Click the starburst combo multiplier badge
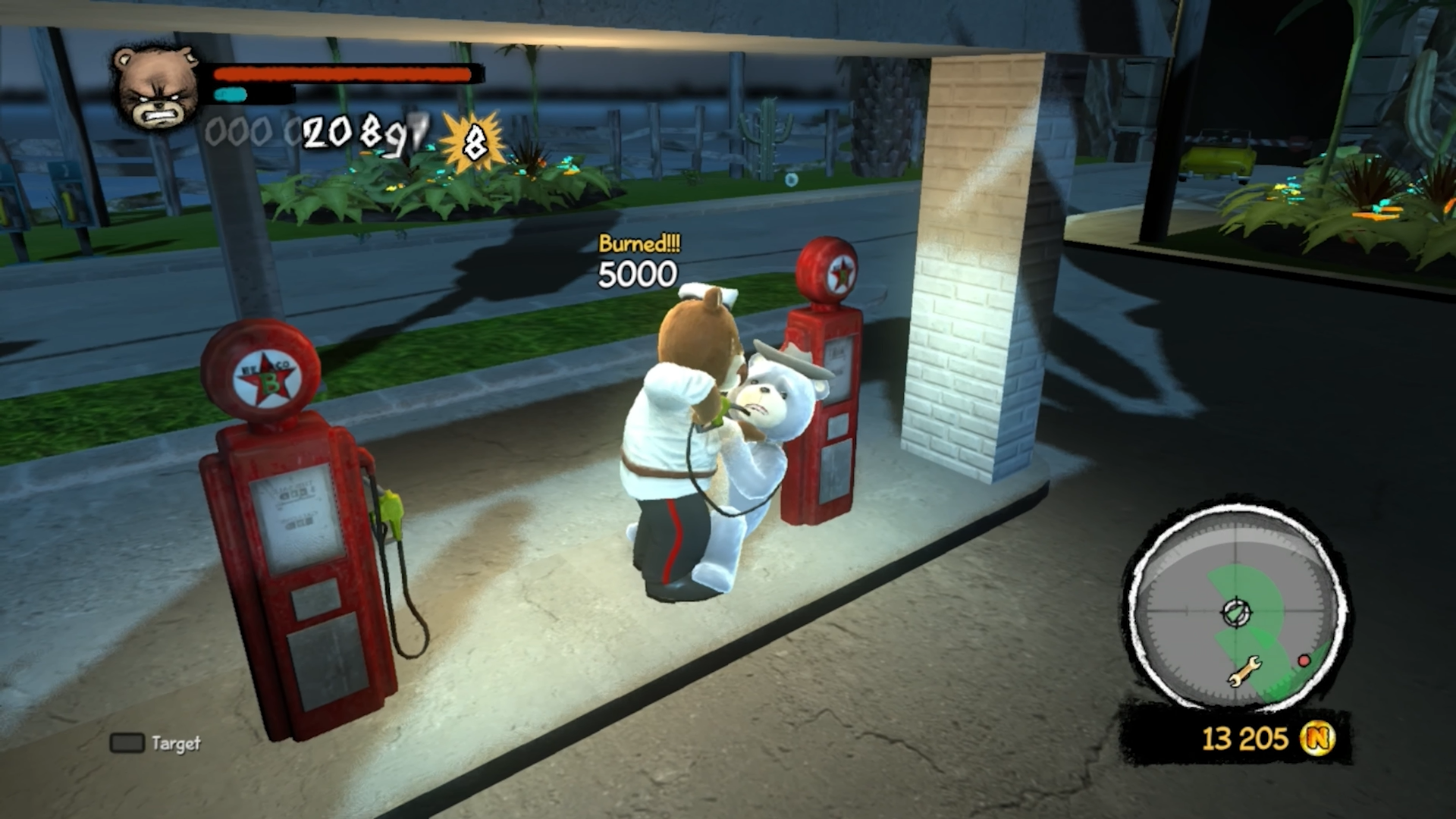This screenshot has width=1456, height=819. point(473,141)
